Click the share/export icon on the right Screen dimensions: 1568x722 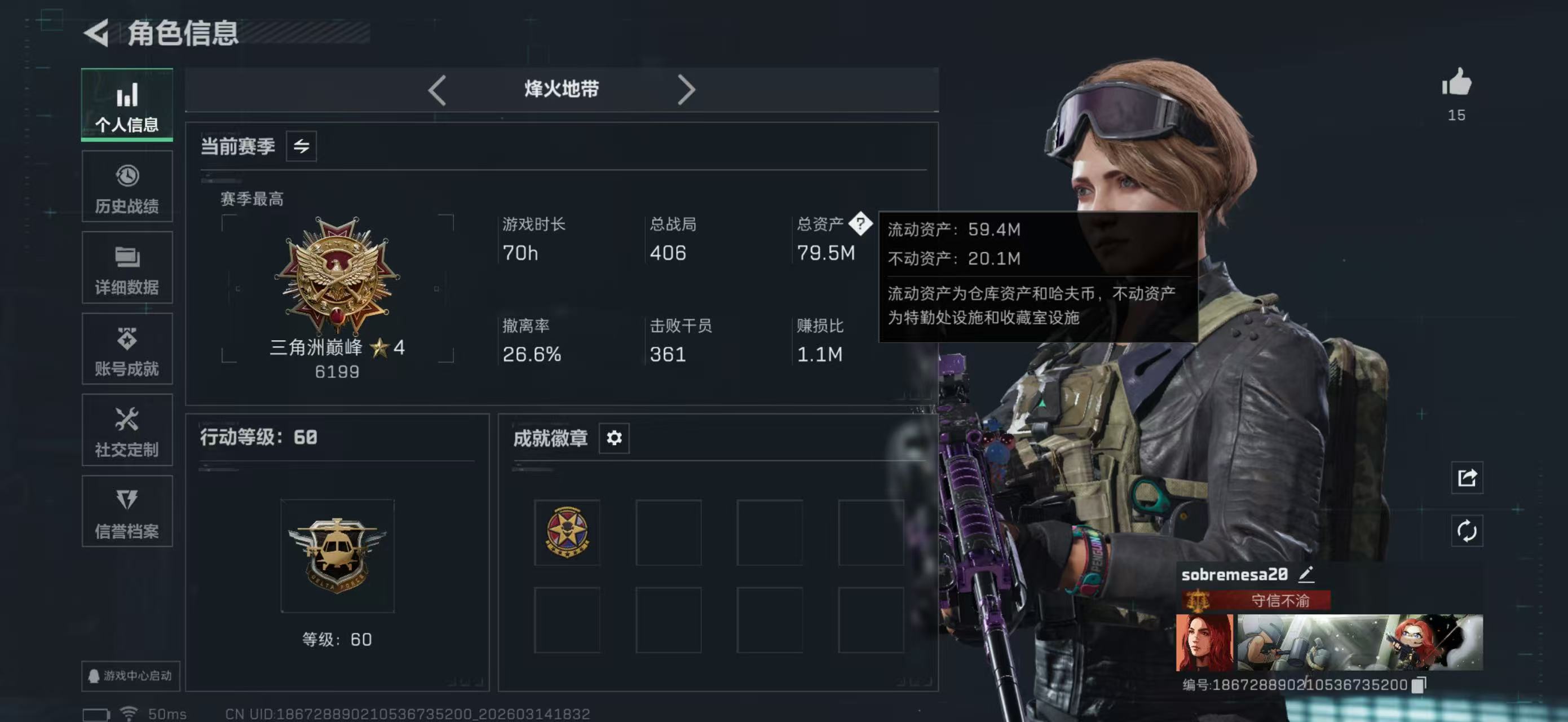[1467, 478]
